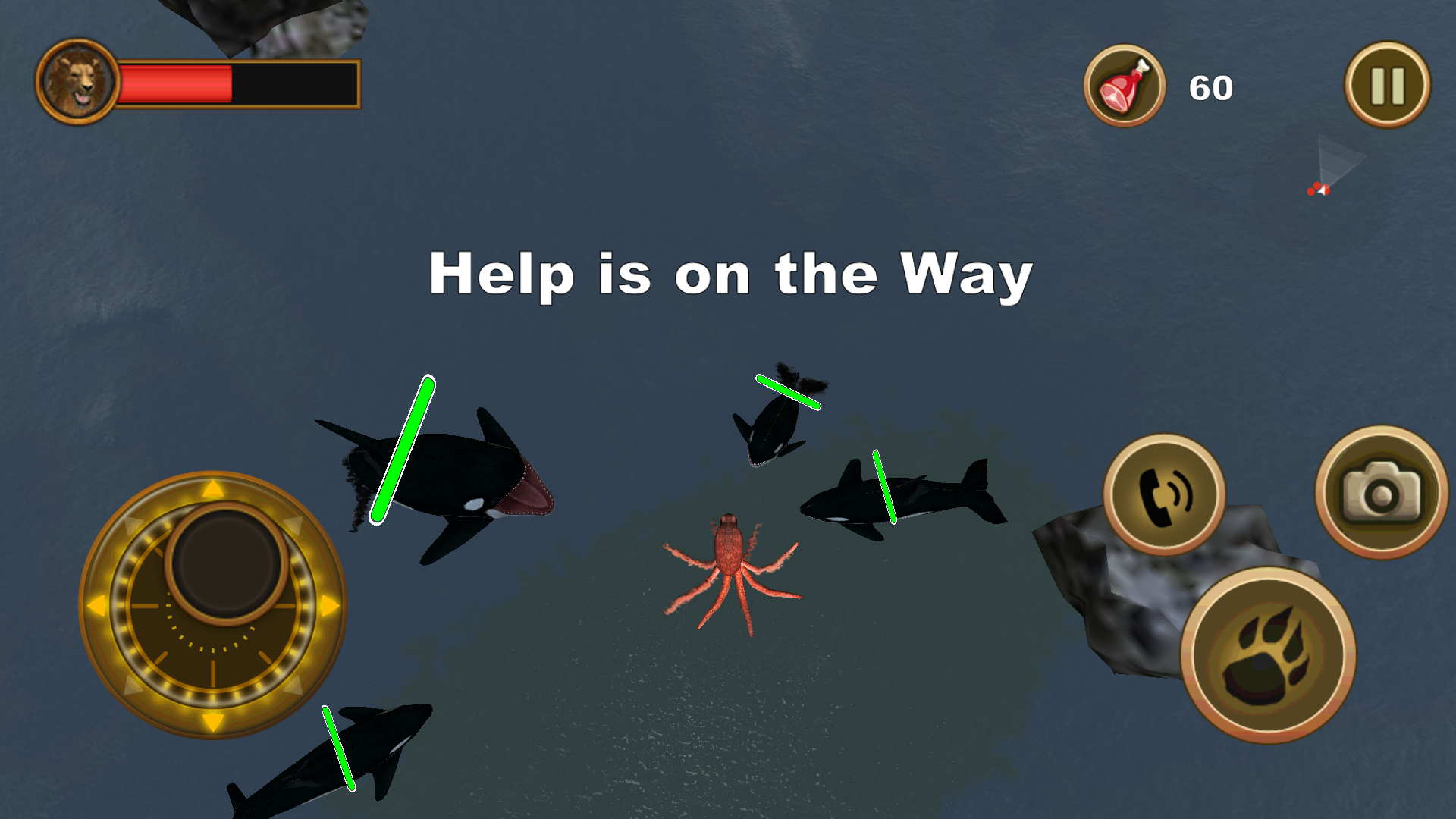This screenshot has width=1456, height=819.
Task: Tap the meat food counter icon
Action: [x=1125, y=85]
